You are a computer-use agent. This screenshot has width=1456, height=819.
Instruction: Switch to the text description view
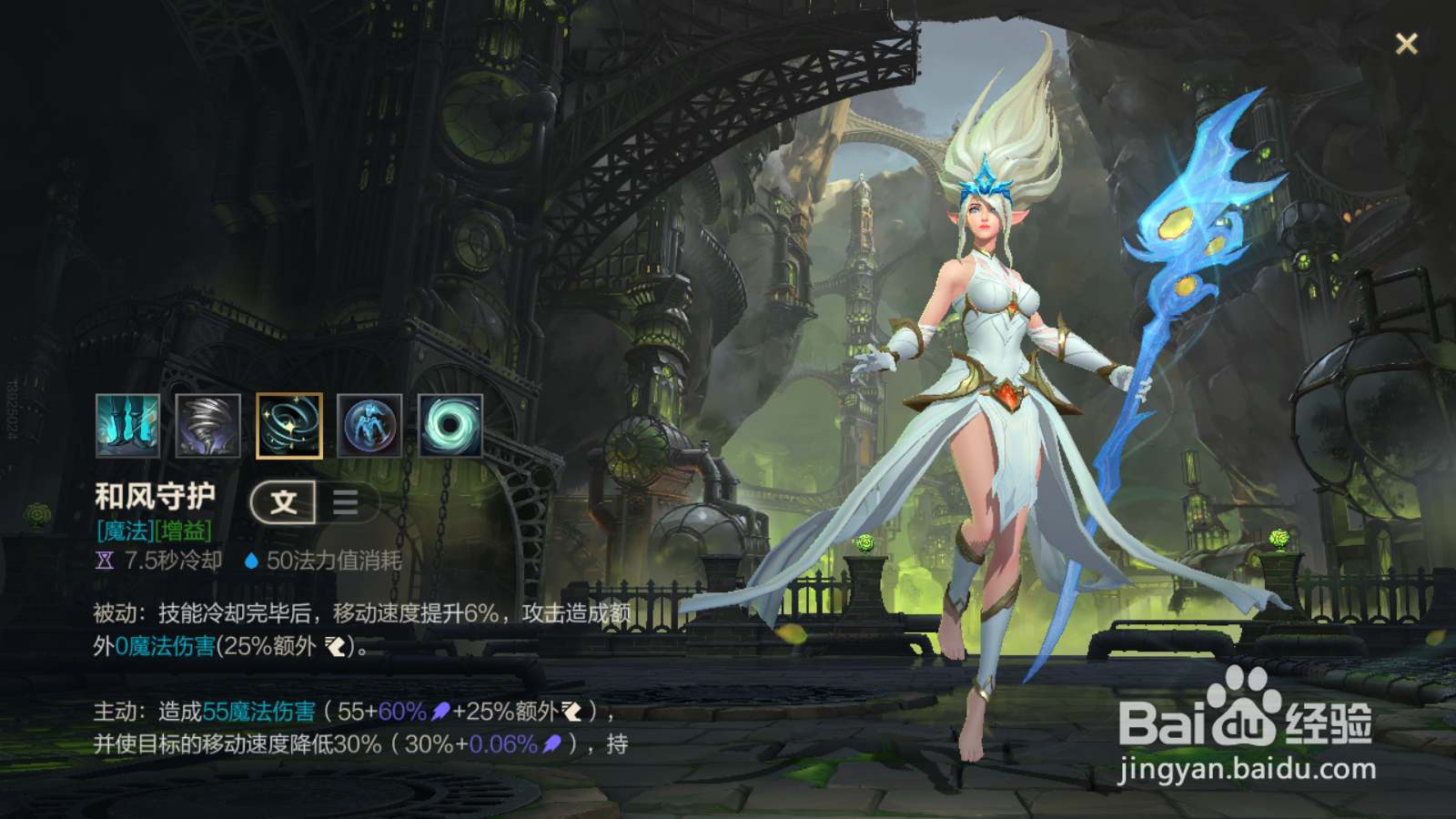284,501
